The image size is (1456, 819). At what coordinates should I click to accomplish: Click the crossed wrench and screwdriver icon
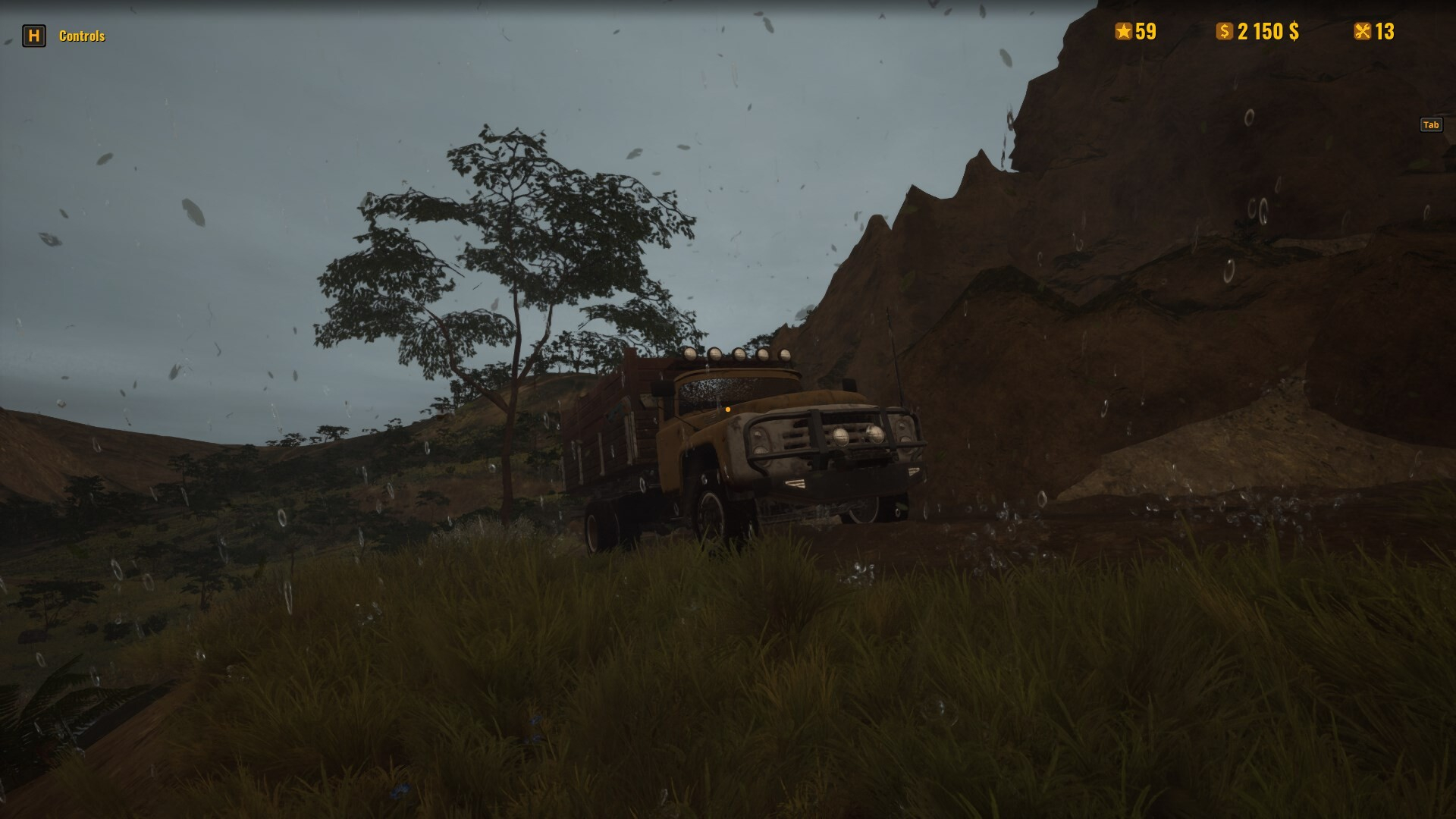(x=1362, y=32)
